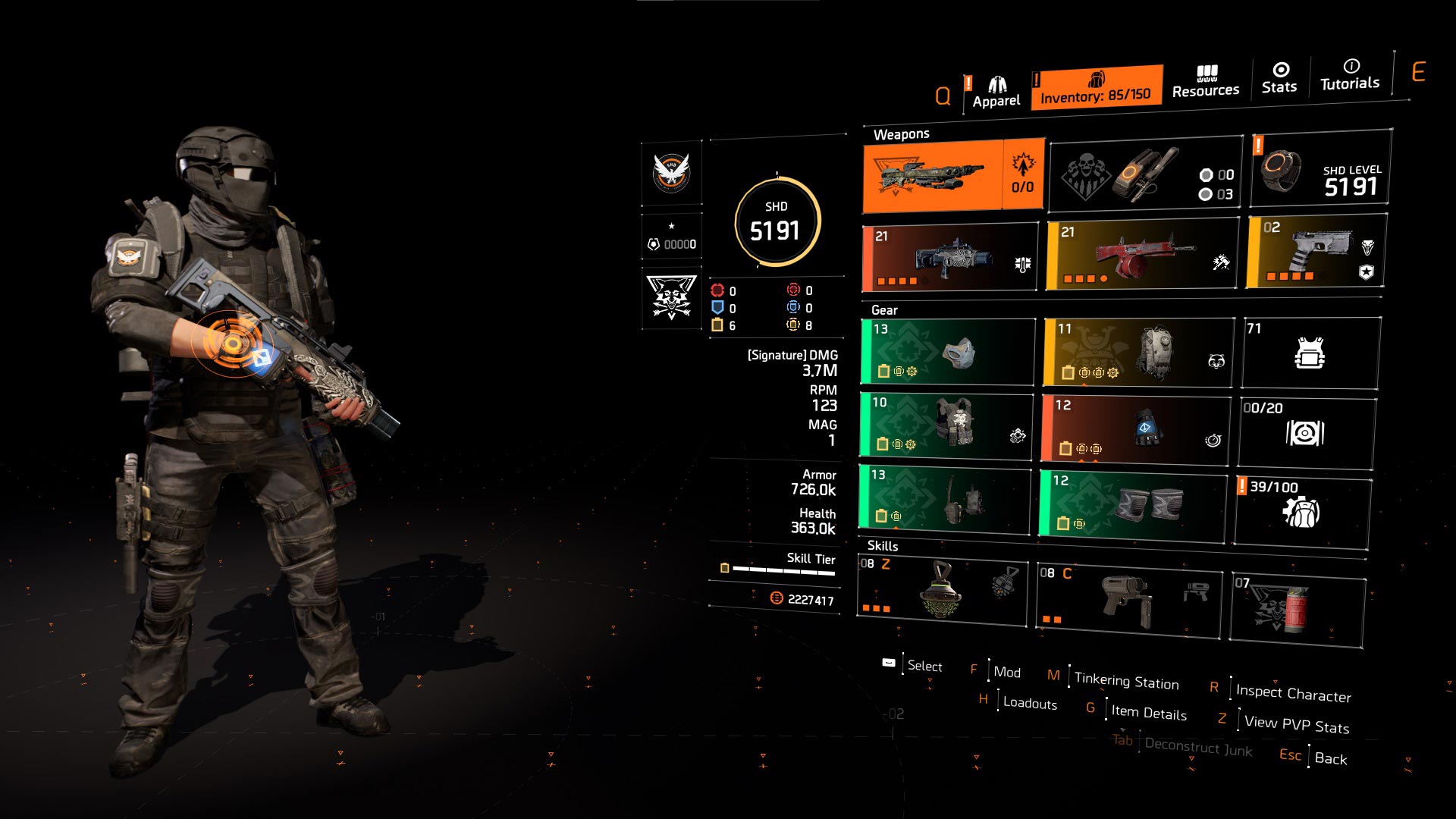Switch to the Apparel tab
The width and height of the screenshot is (1456, 819).
[x=996, y=93]
